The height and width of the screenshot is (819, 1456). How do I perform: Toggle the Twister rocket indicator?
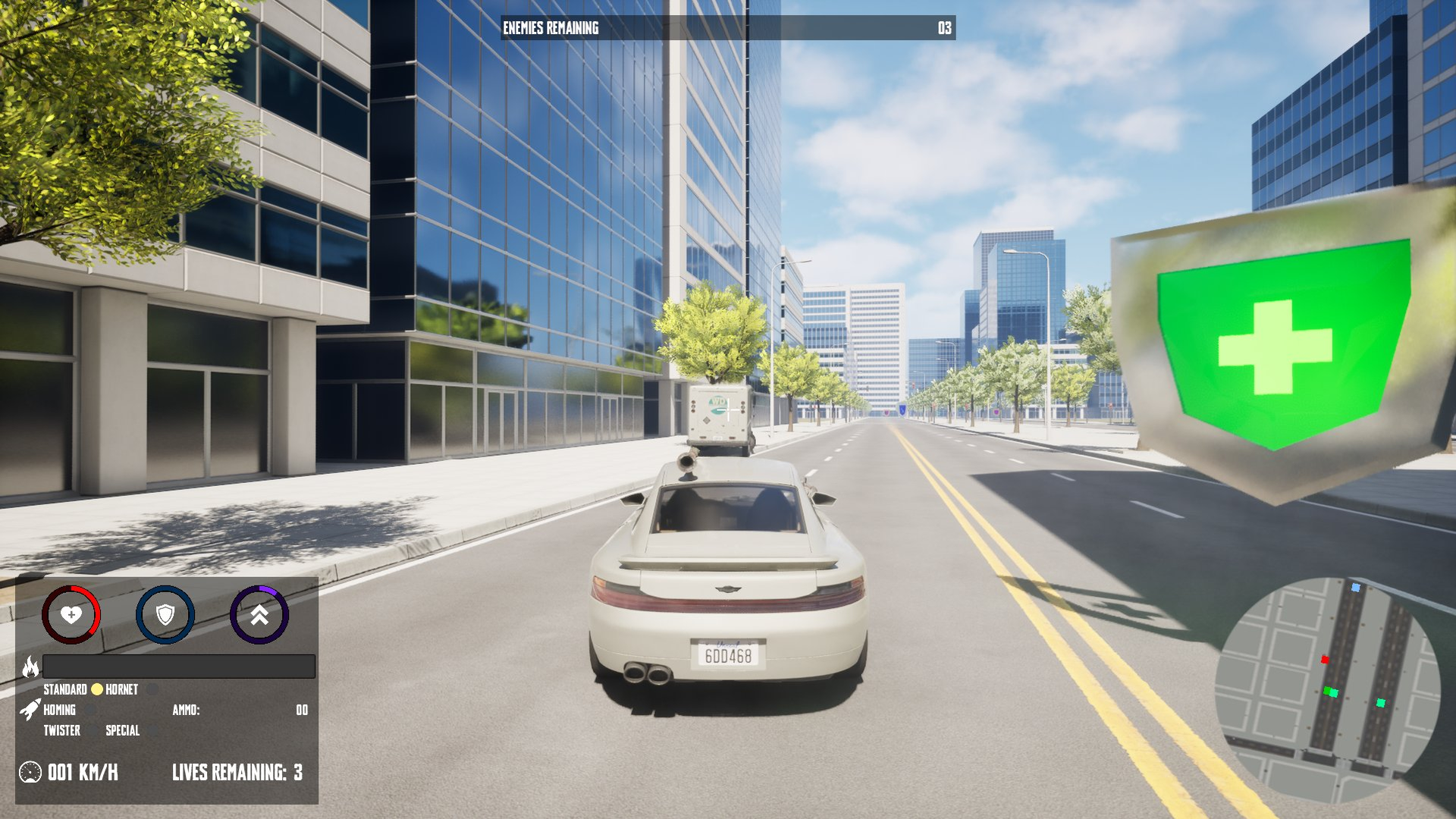pos(94,730)
